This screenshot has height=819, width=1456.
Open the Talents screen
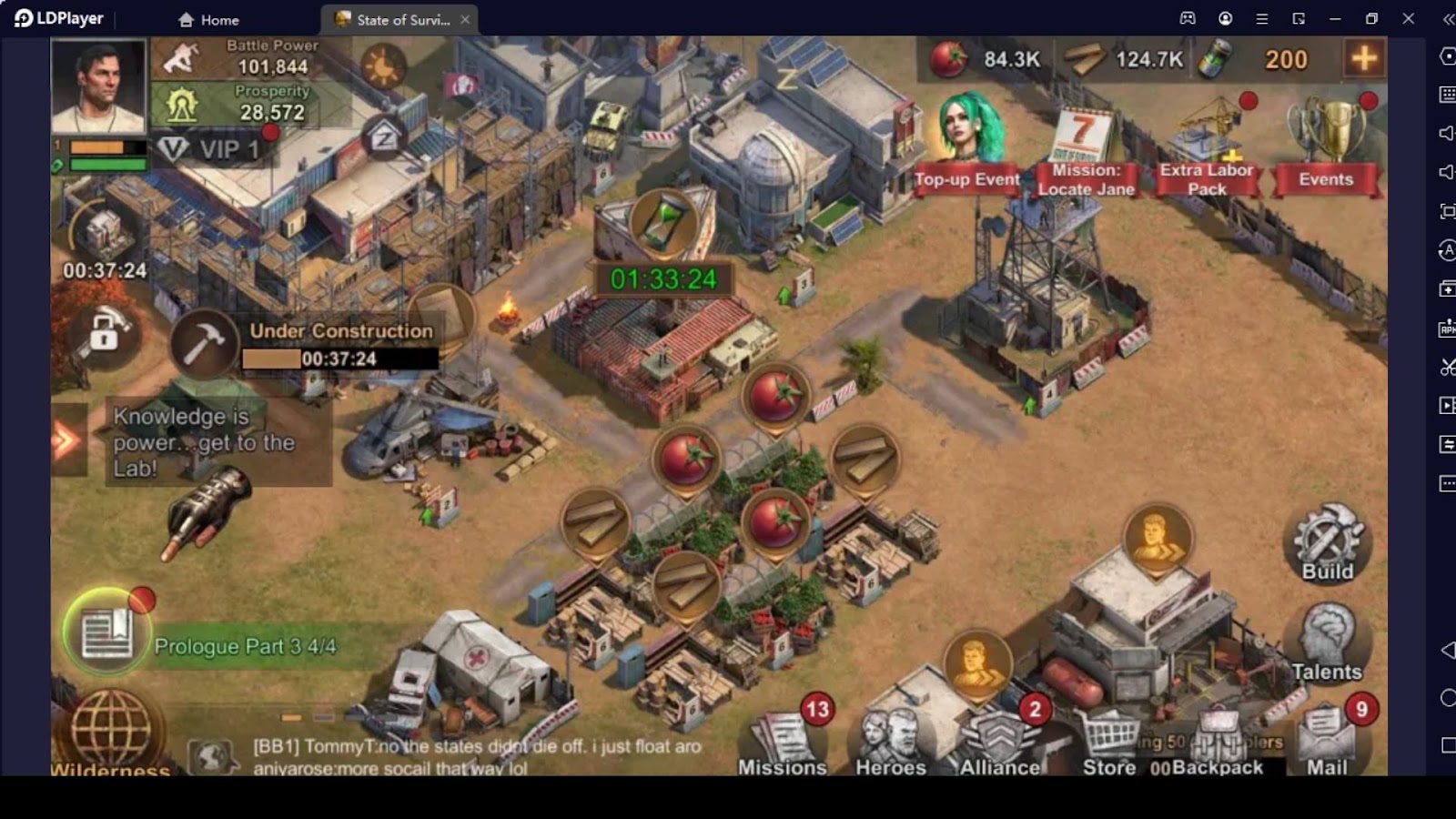(x=1327, y=643)
